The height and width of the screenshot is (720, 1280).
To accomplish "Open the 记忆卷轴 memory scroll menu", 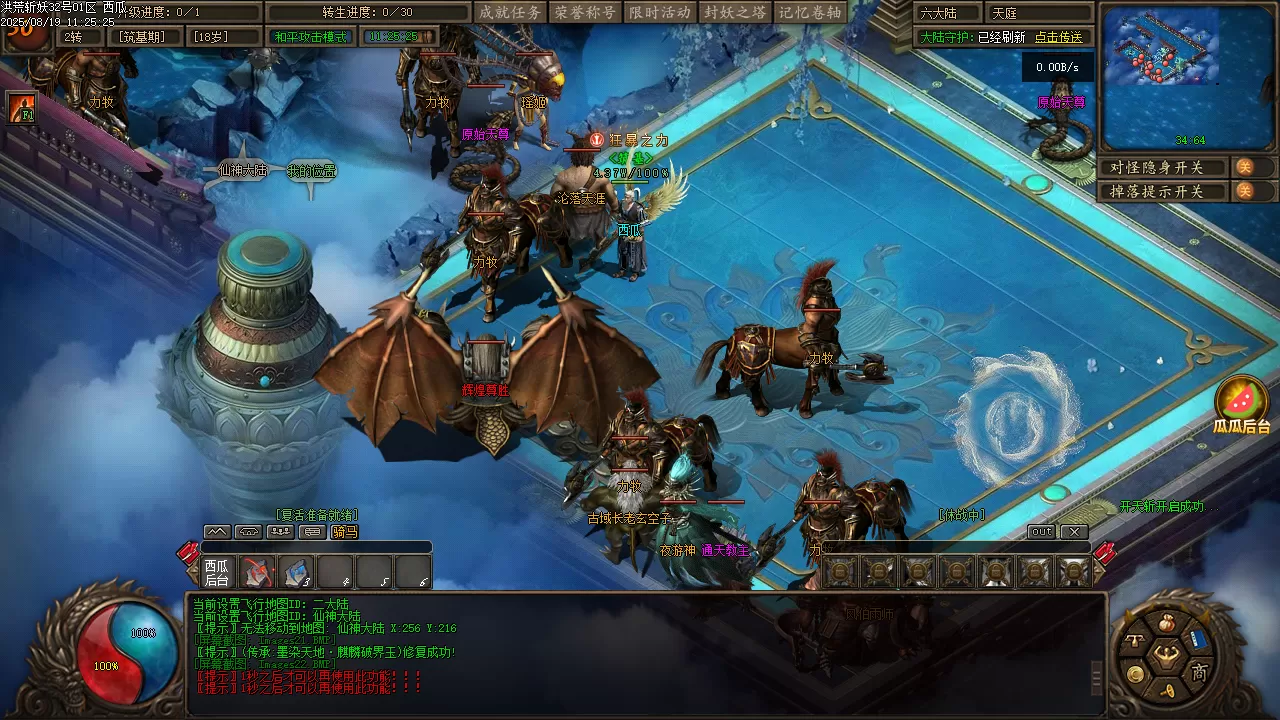I will click(811, 12).
